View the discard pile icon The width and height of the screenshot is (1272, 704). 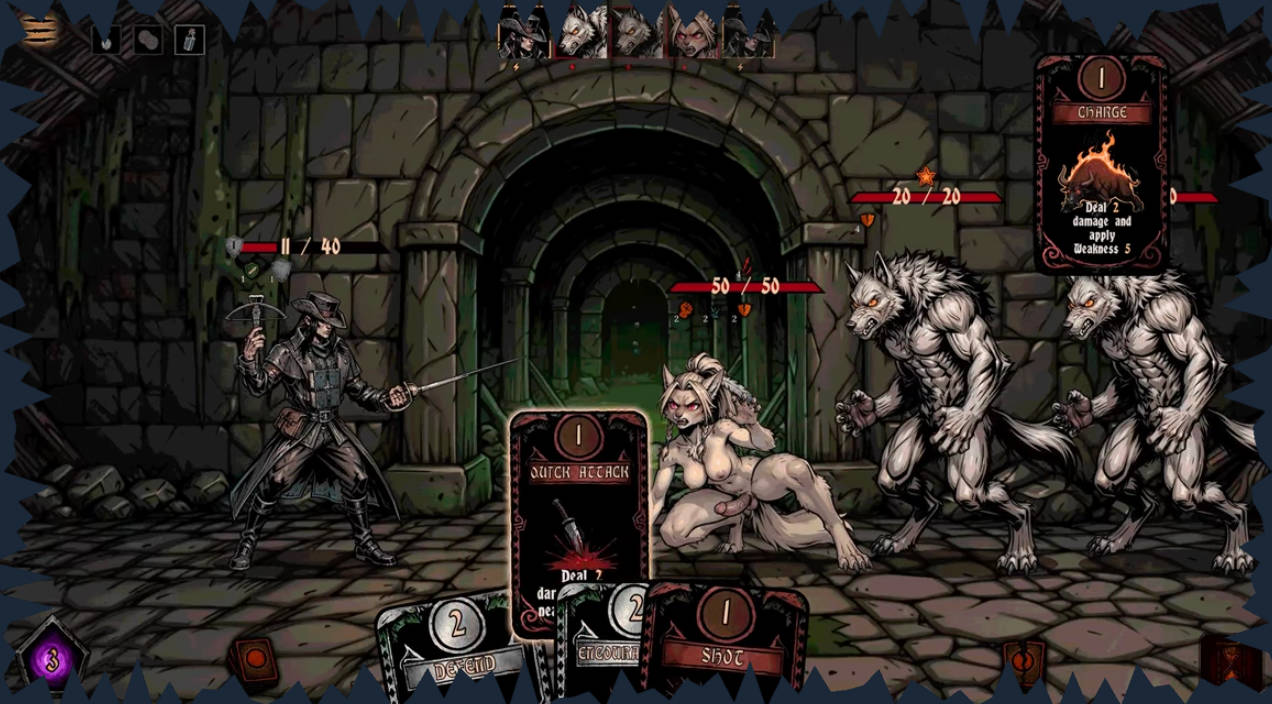(1023, 660)
